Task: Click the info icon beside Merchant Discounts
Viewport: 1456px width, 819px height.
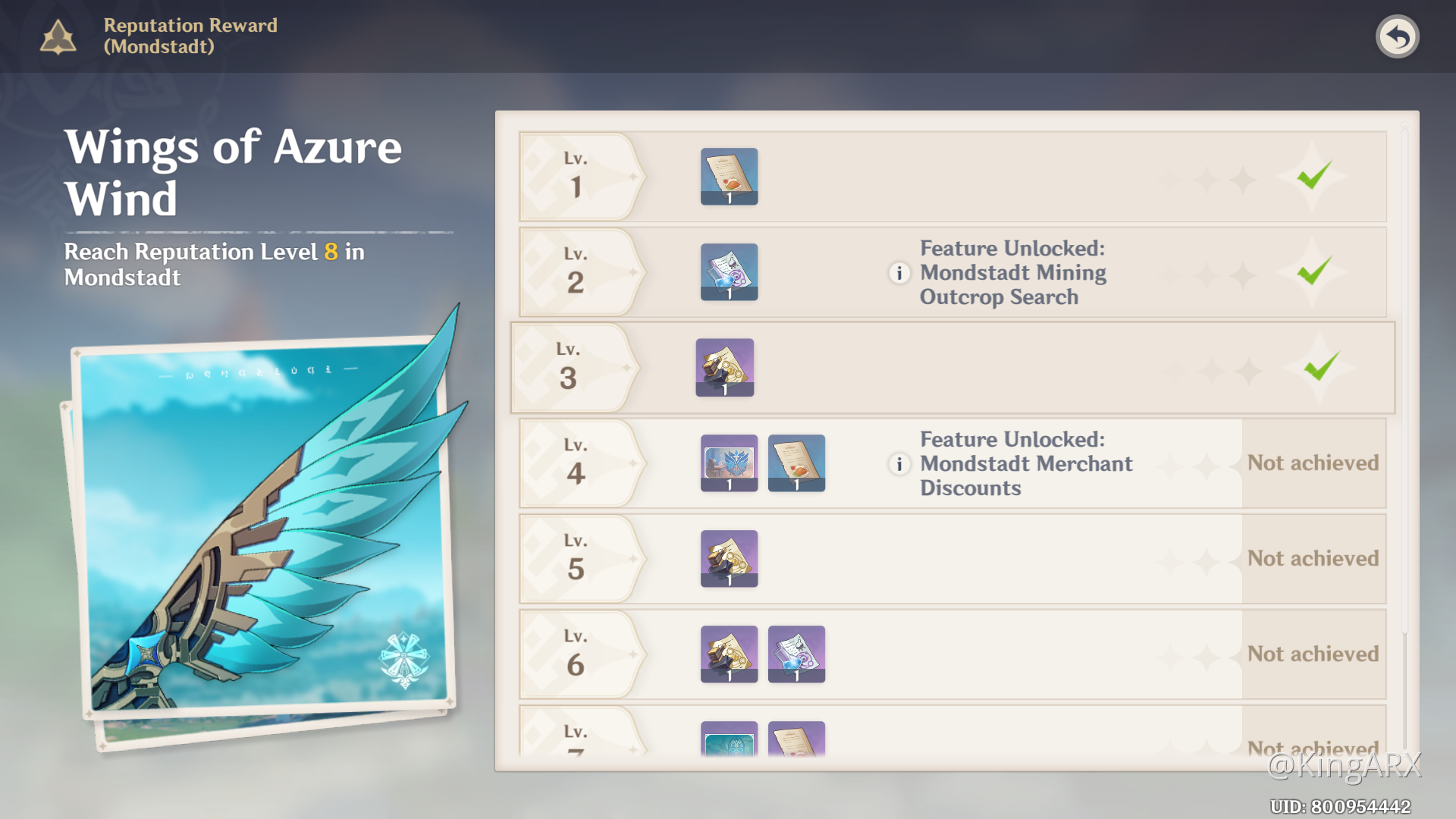Action: point(899,464)
